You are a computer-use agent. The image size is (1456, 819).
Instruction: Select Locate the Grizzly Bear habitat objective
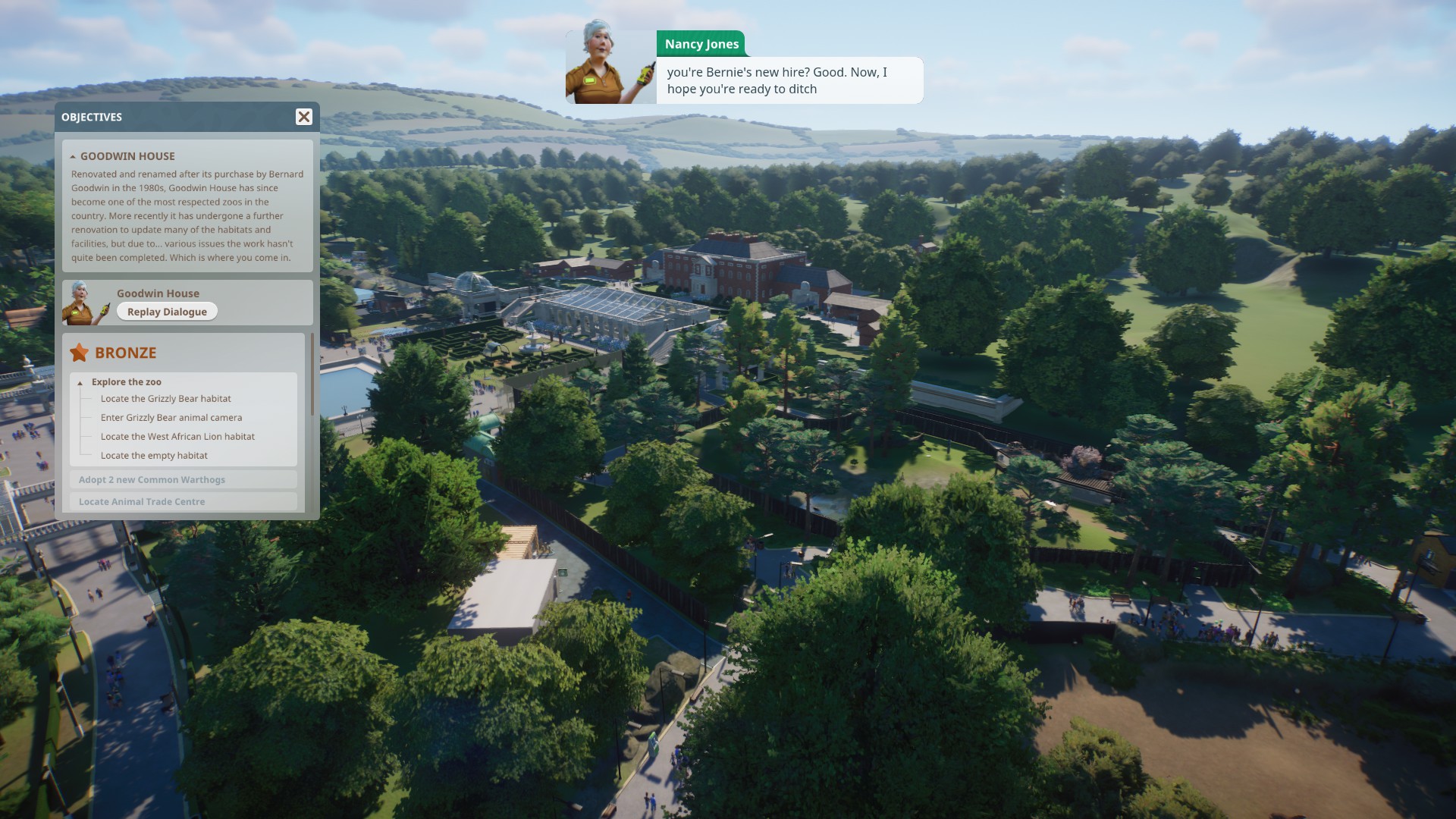coord(165,399)
